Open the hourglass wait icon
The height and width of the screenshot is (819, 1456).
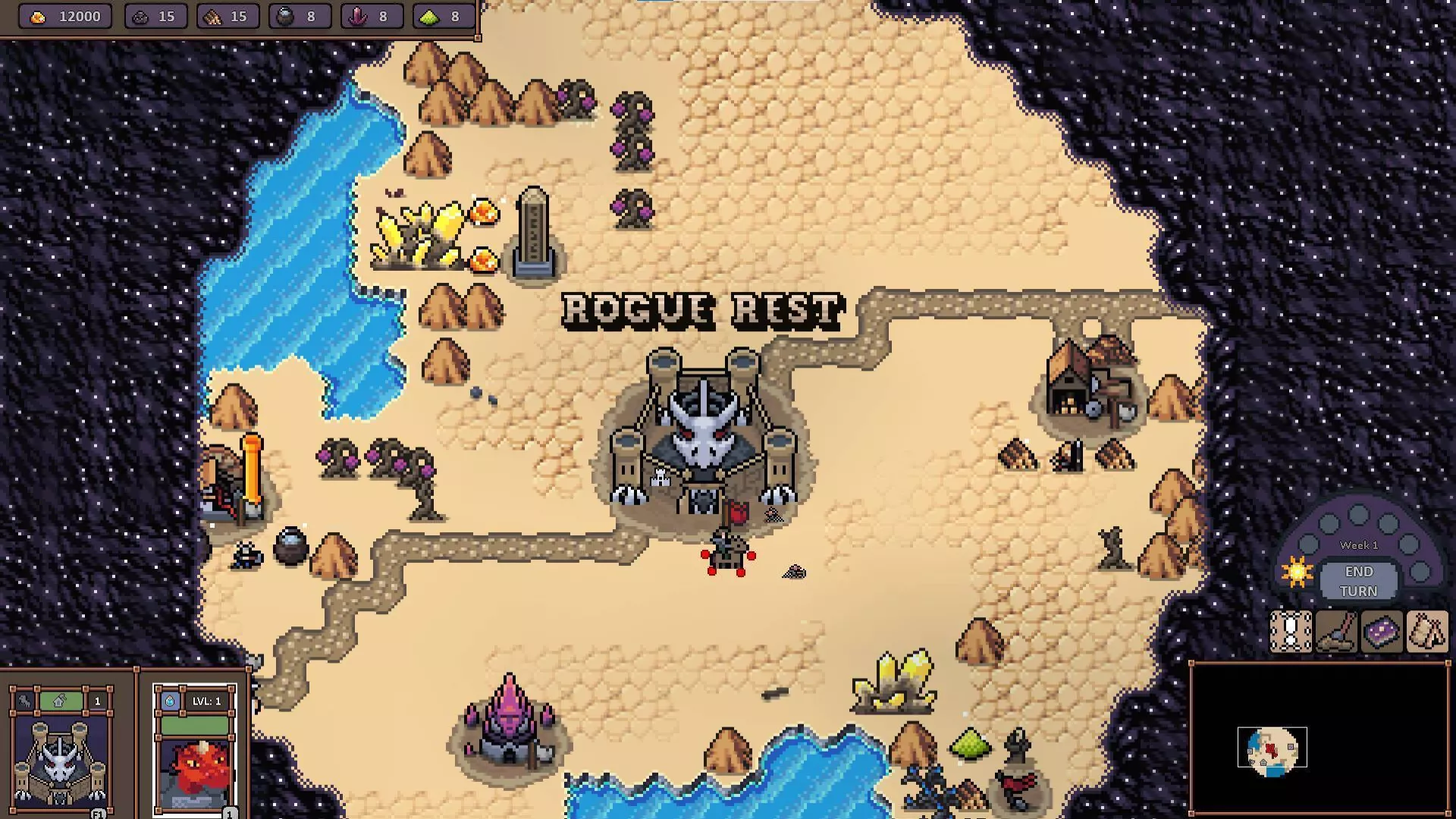1290,632
